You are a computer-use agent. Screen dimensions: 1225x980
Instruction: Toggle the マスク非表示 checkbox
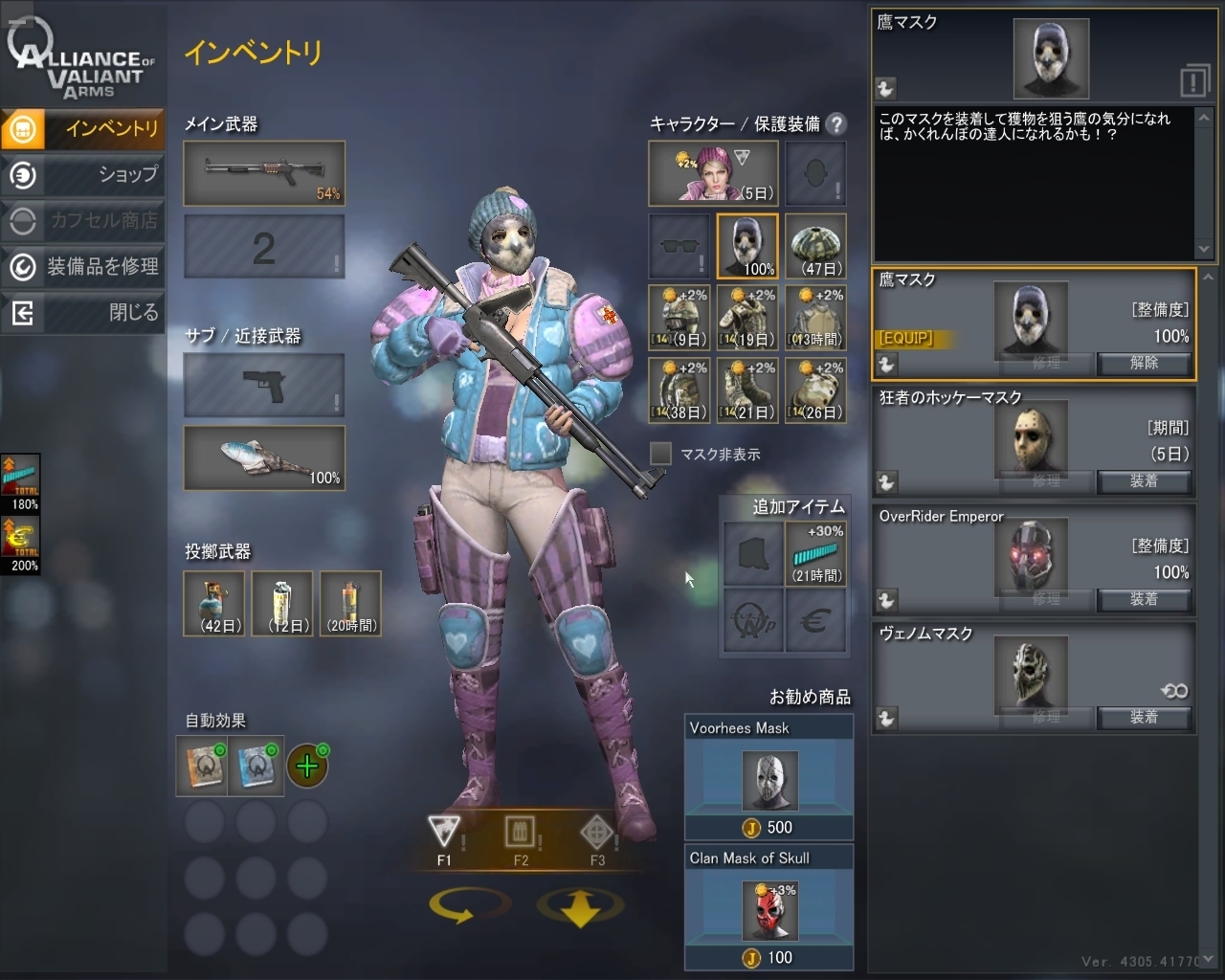click(660, 454)
